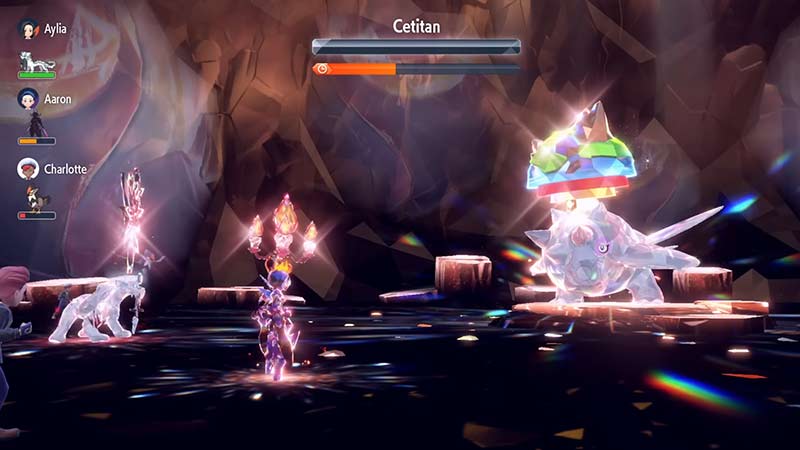Pick Charlotte's trainer portrait

pyautogui.click(x=28, y=169)
